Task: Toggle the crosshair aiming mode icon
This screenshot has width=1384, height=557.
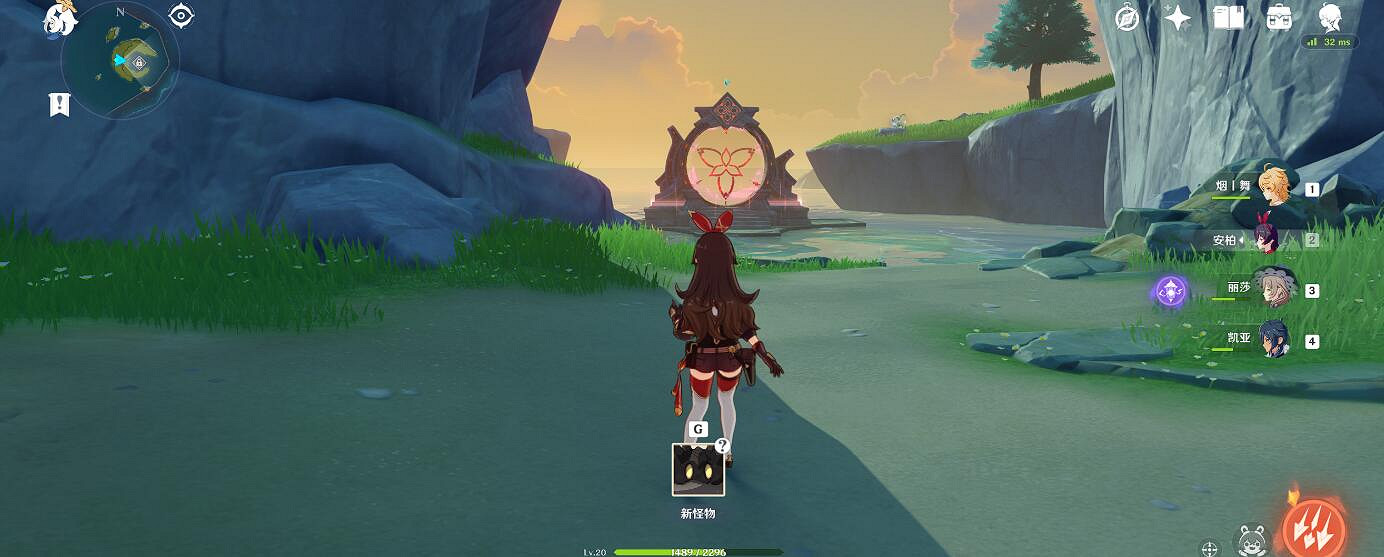Action: point(1210,548)
